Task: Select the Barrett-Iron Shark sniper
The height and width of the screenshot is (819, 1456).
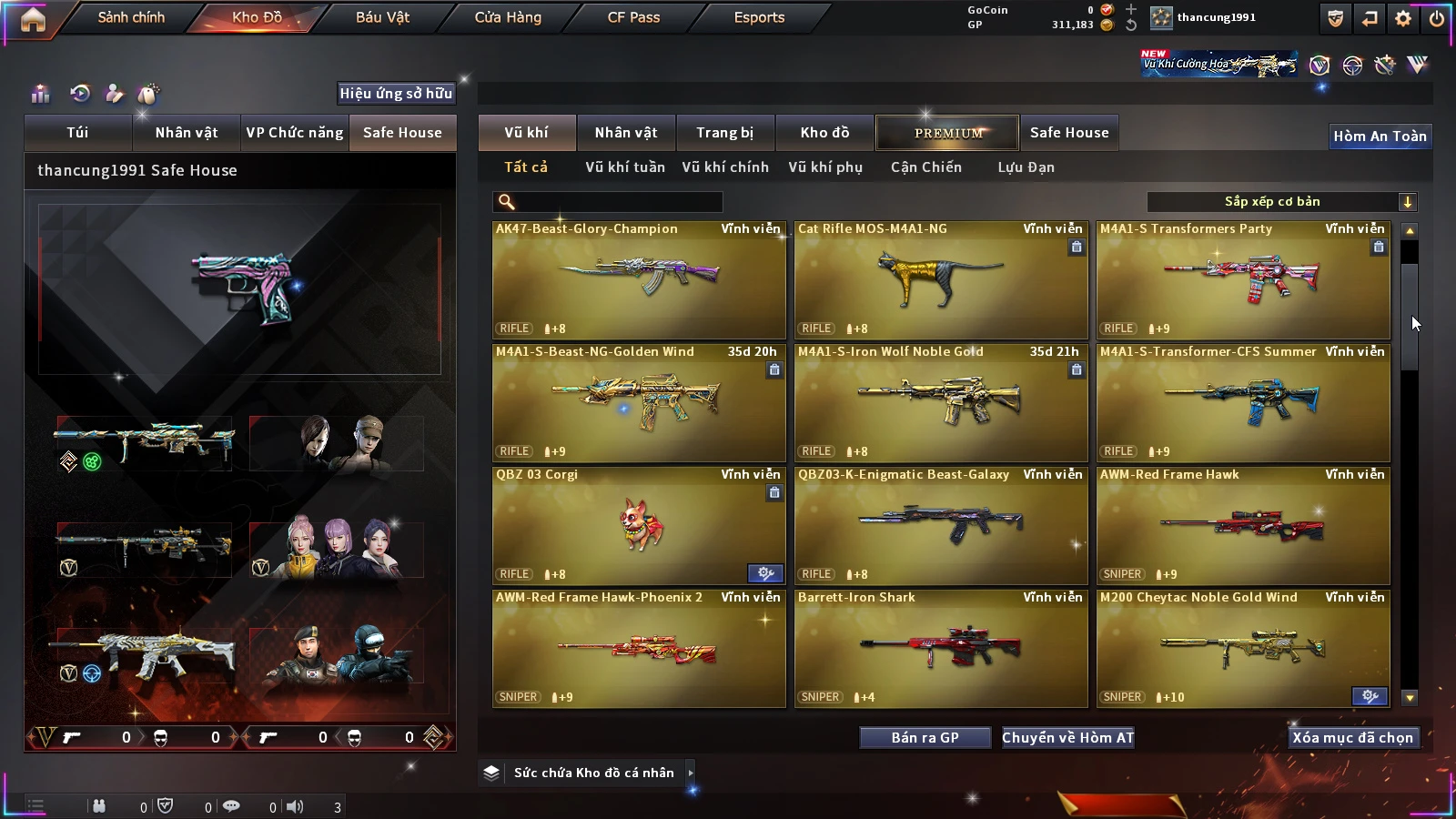Action: click(x=941, y=649)
